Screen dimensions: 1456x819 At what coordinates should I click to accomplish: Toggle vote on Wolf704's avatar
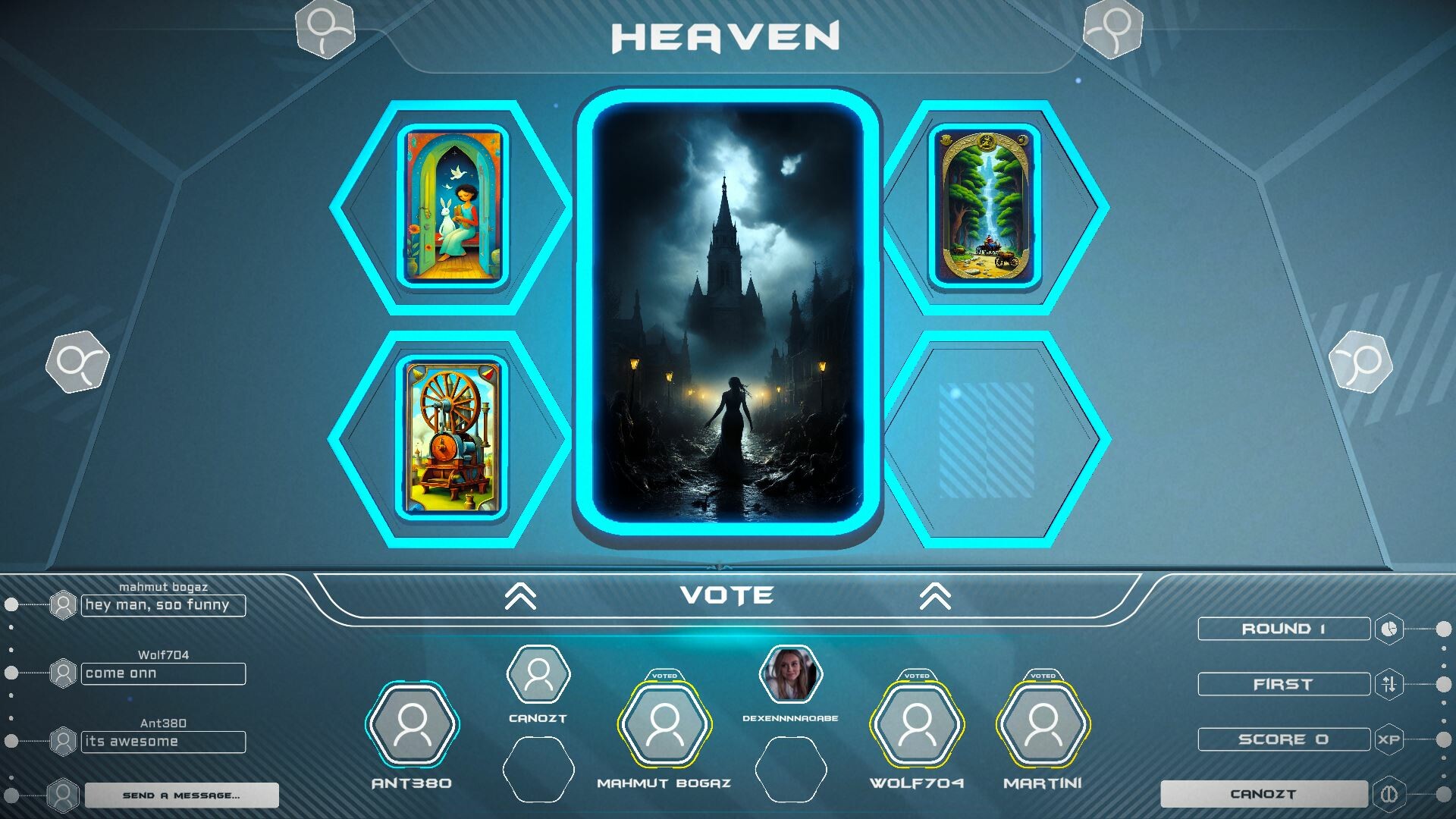point(918,725)
